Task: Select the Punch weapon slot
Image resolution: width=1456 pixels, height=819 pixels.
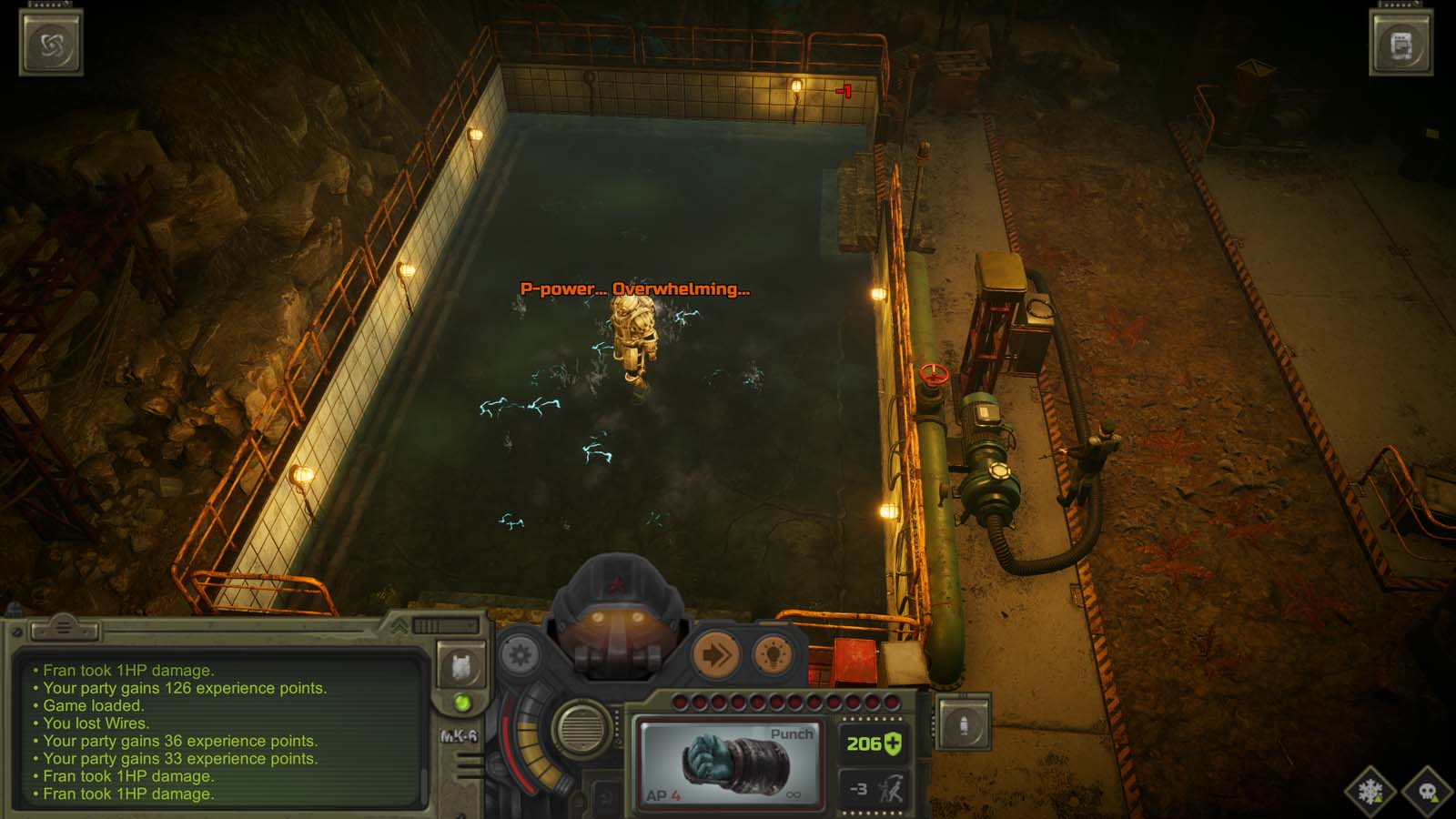Action: tap(733, 763)
